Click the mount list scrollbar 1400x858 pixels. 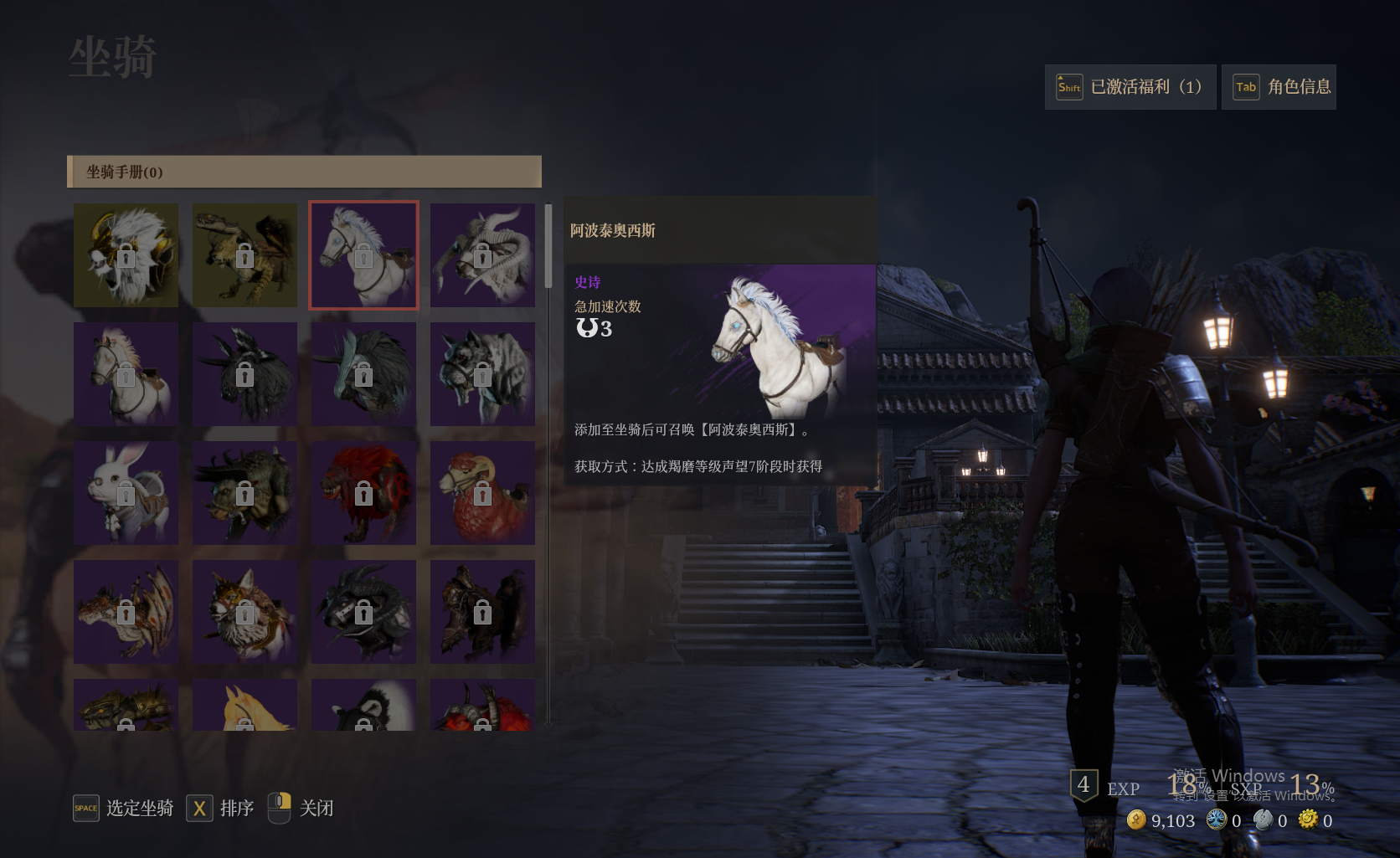[548, 247]
